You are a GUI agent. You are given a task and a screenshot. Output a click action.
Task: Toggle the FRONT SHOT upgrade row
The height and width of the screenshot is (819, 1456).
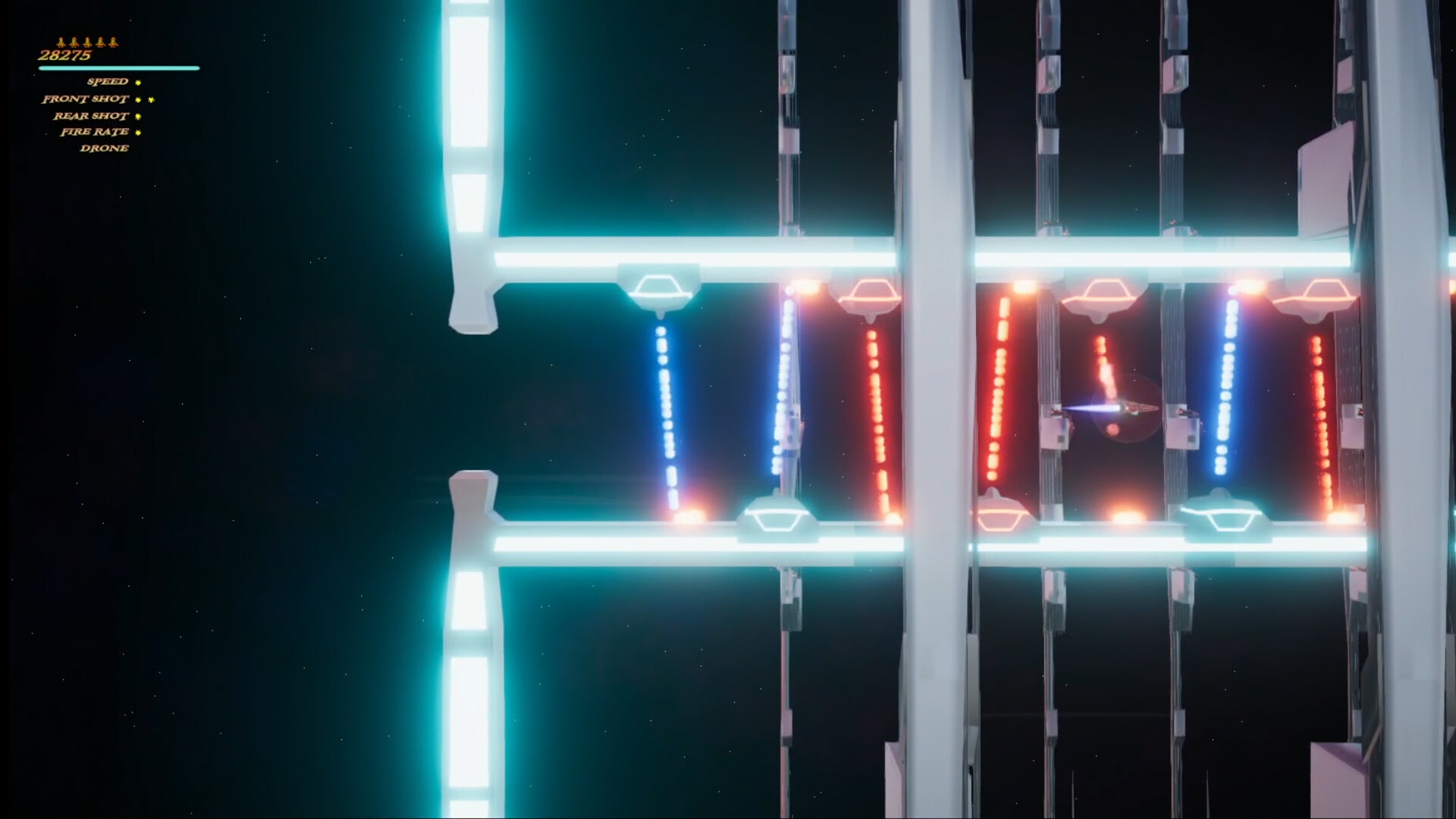[x=85, y=99]
